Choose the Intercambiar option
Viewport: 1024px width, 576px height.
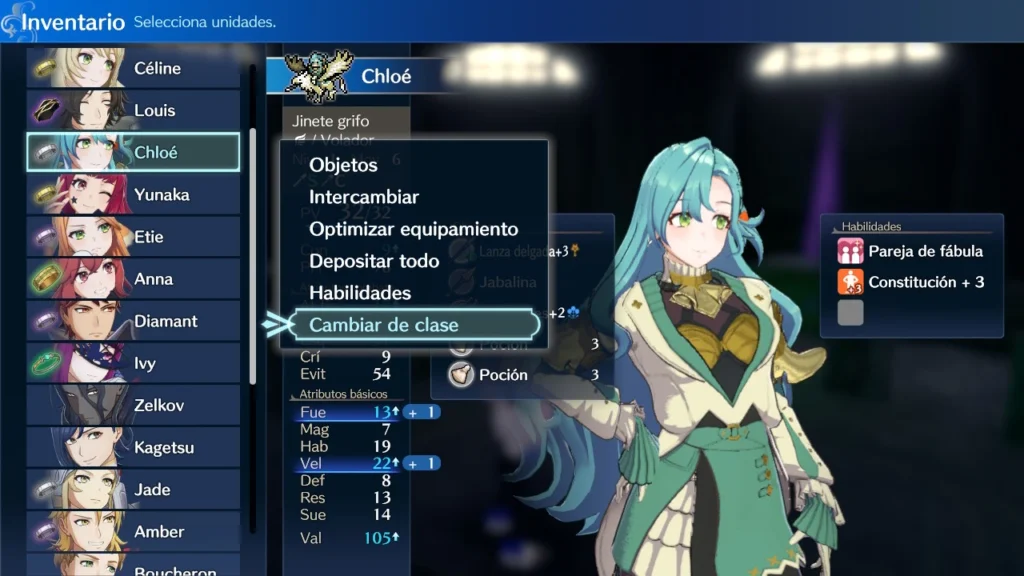(364, 197)
